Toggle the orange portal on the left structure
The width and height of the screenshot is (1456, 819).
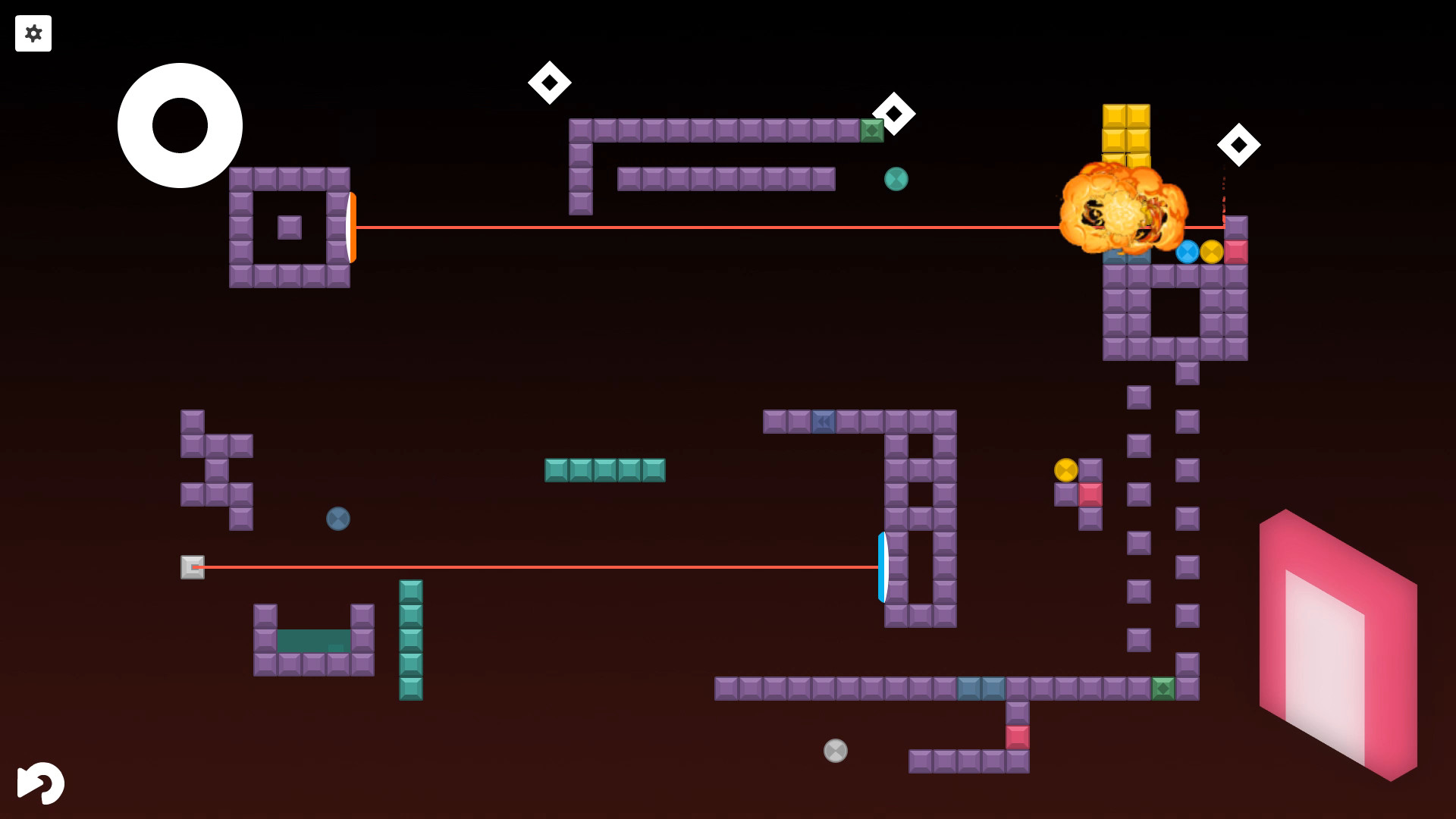351,227
